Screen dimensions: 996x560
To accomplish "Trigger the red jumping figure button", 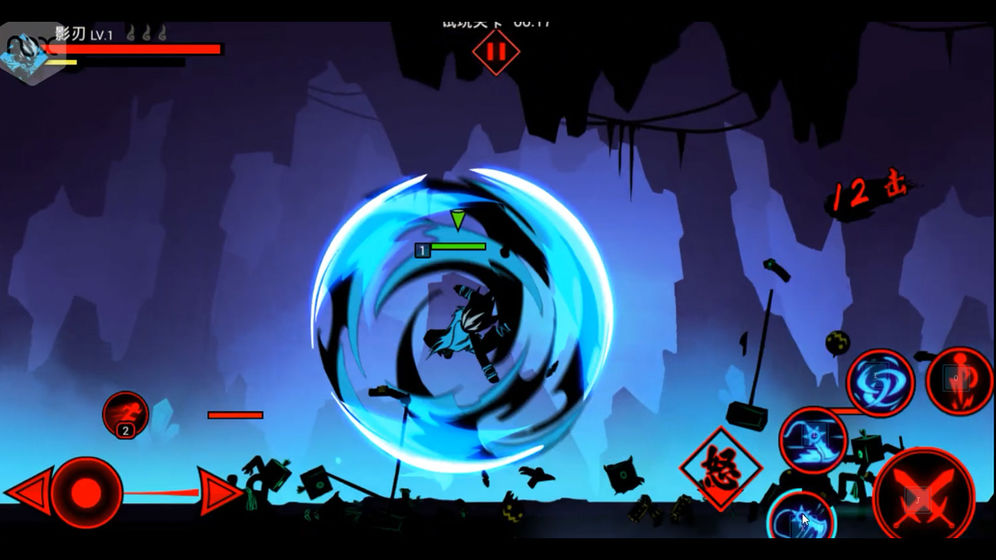I will pyautogui.click(x=958, y=380).
